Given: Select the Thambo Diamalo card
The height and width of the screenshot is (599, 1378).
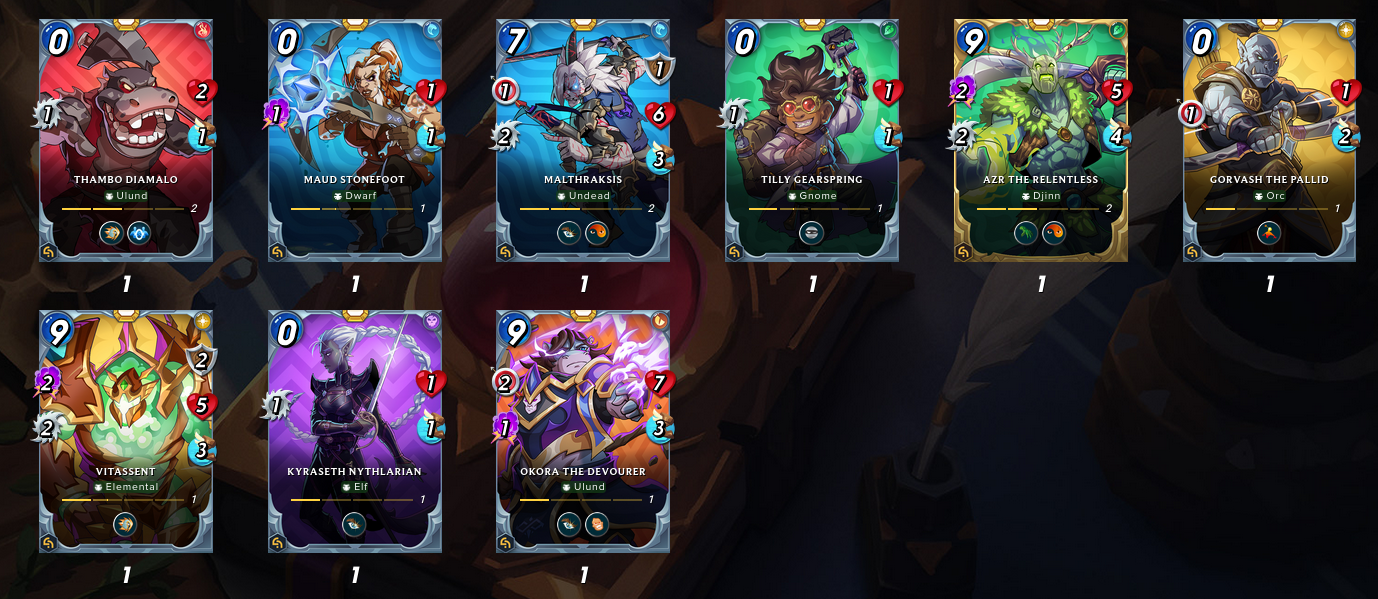Looking at the screenshot, I should point(126,140).
